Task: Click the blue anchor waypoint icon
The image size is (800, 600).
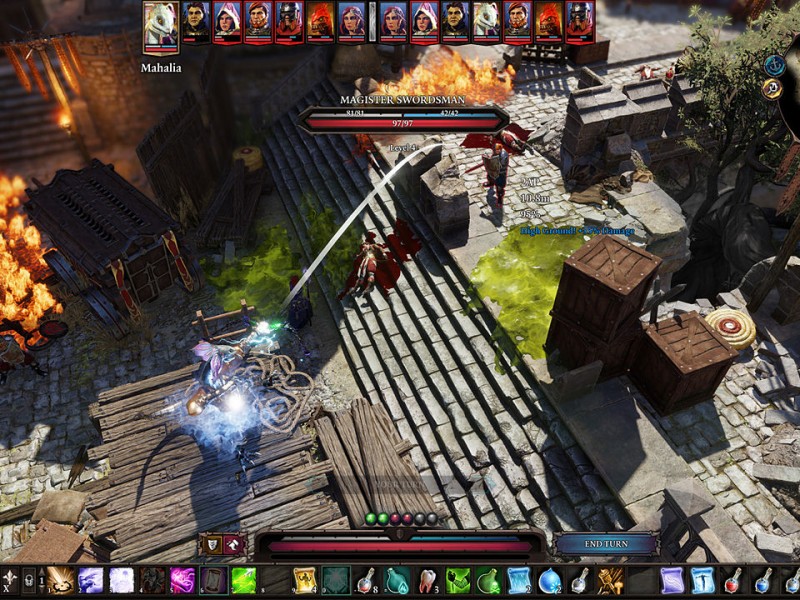Action: (x=772, y=64)
